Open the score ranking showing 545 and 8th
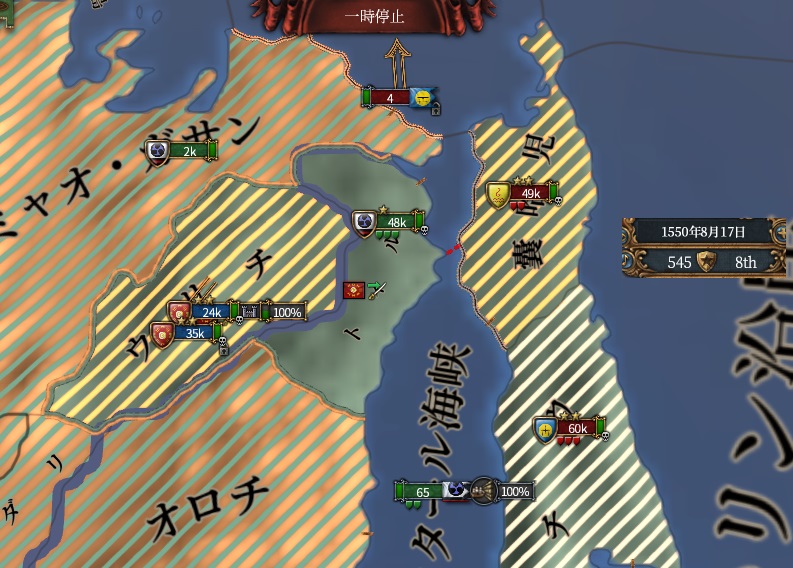Image resolution: width=793 pixels, height=568 pixels. [x=707, y=262]
